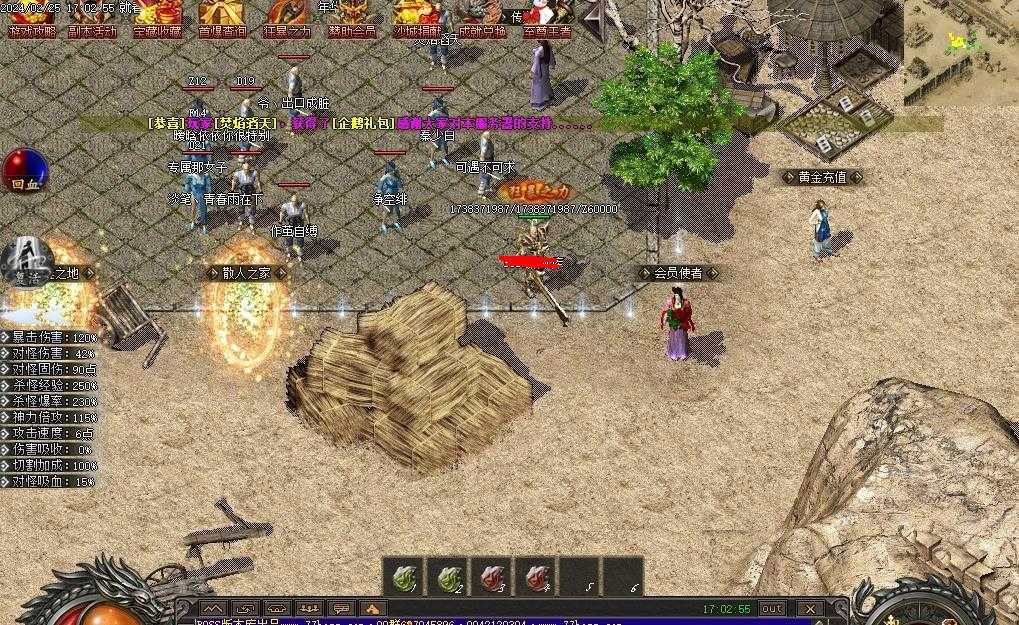Click the orange mountain icon on bottom toolbar

pyautogui.click(x=372, y=608)
